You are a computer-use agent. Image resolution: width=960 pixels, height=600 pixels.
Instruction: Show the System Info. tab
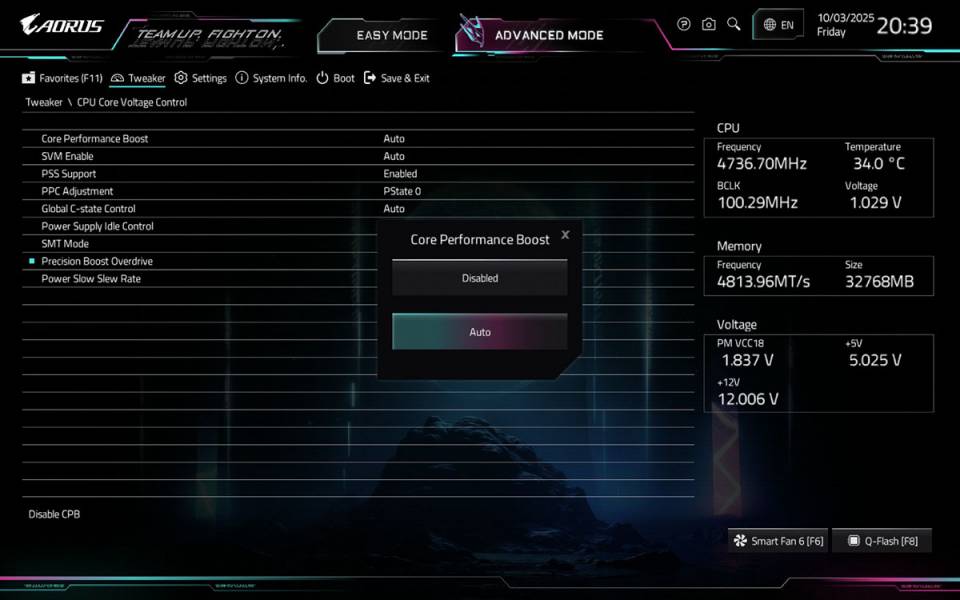[271, 78]
